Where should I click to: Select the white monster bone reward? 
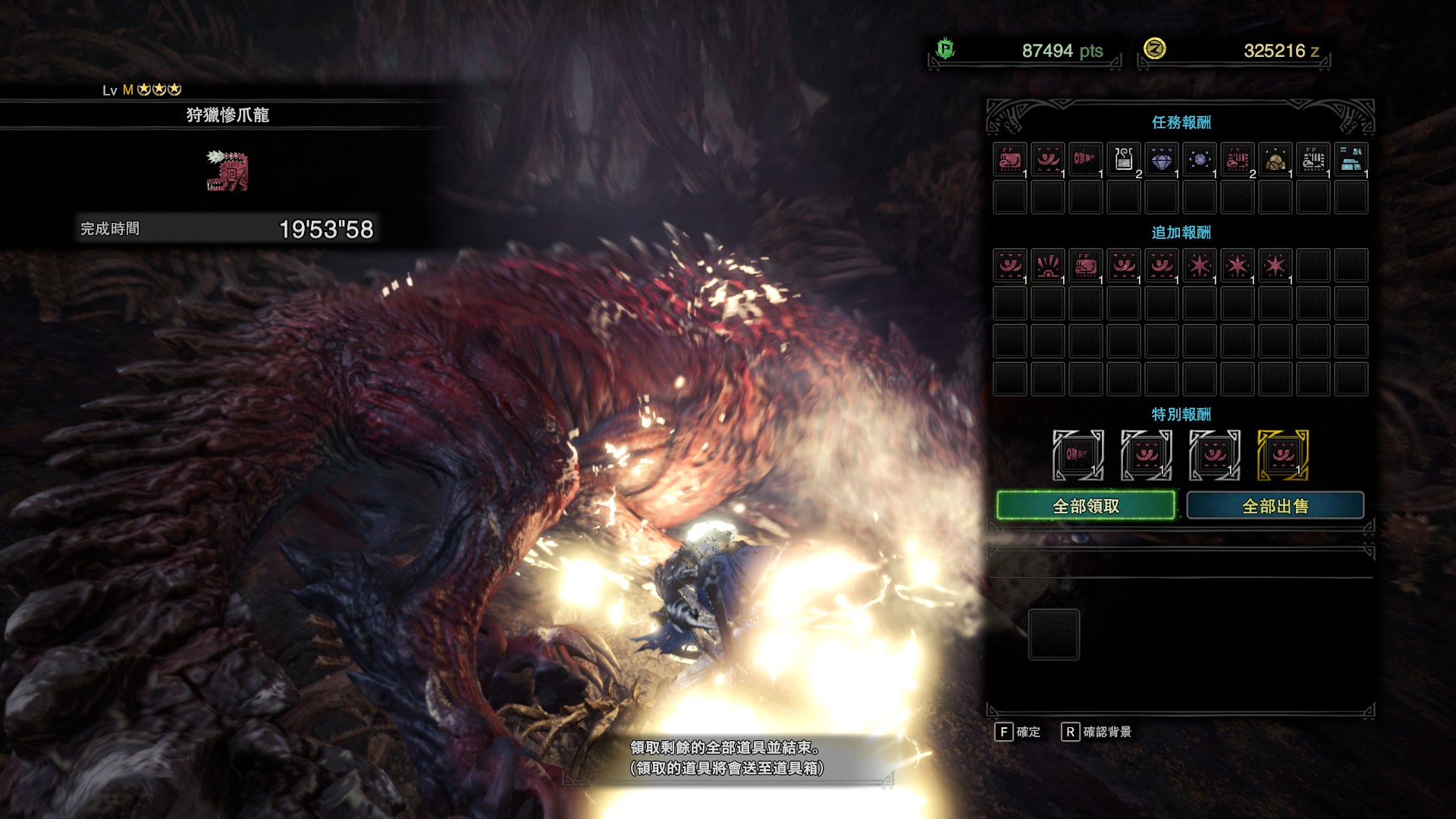(1313, 160)
